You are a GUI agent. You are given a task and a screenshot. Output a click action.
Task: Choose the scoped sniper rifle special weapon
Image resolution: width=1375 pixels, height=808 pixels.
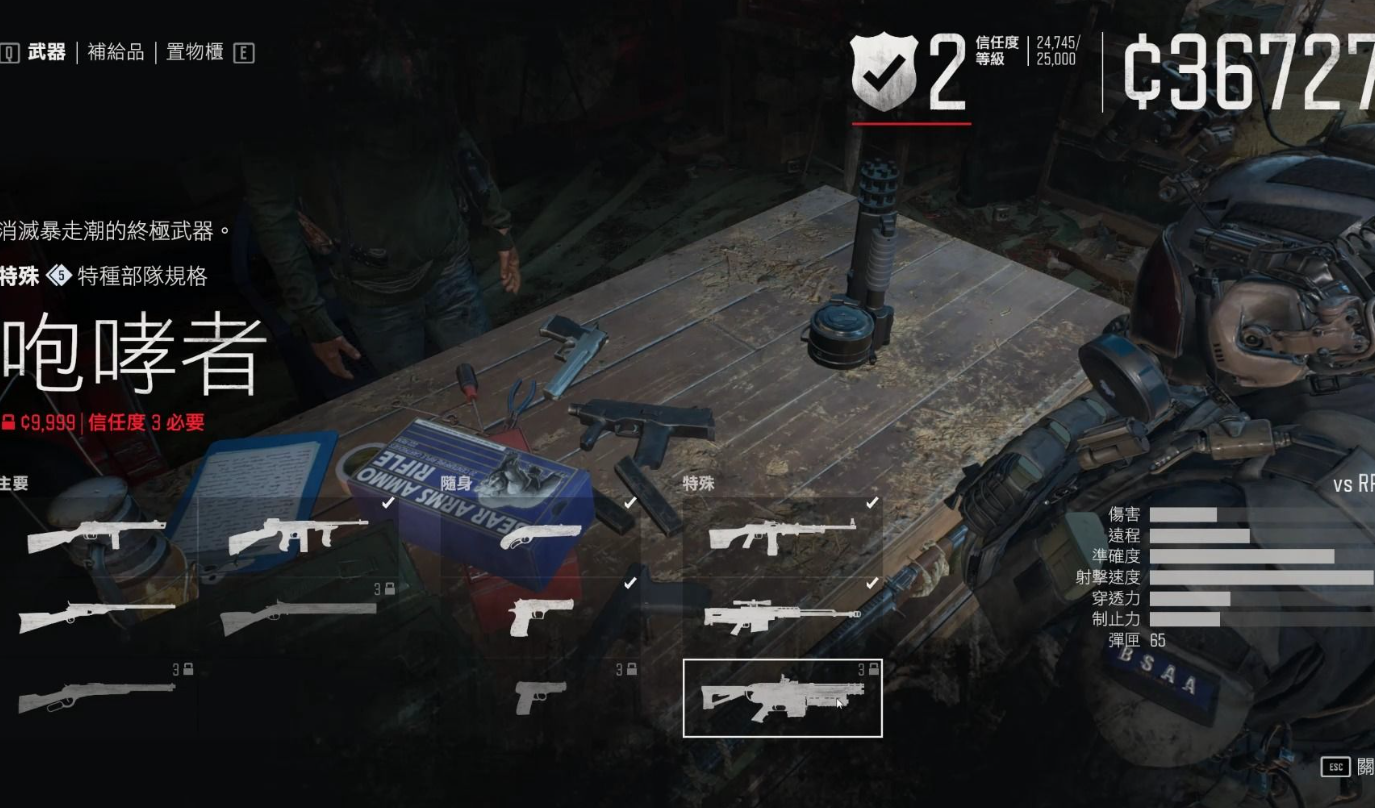782,617
